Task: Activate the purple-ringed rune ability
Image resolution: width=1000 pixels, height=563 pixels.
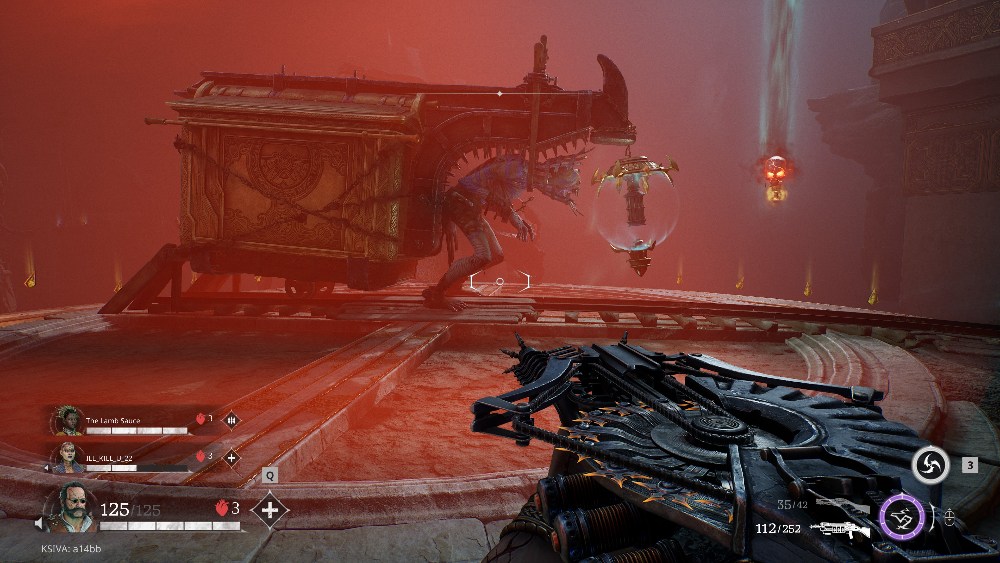Action: pos(901,519)
